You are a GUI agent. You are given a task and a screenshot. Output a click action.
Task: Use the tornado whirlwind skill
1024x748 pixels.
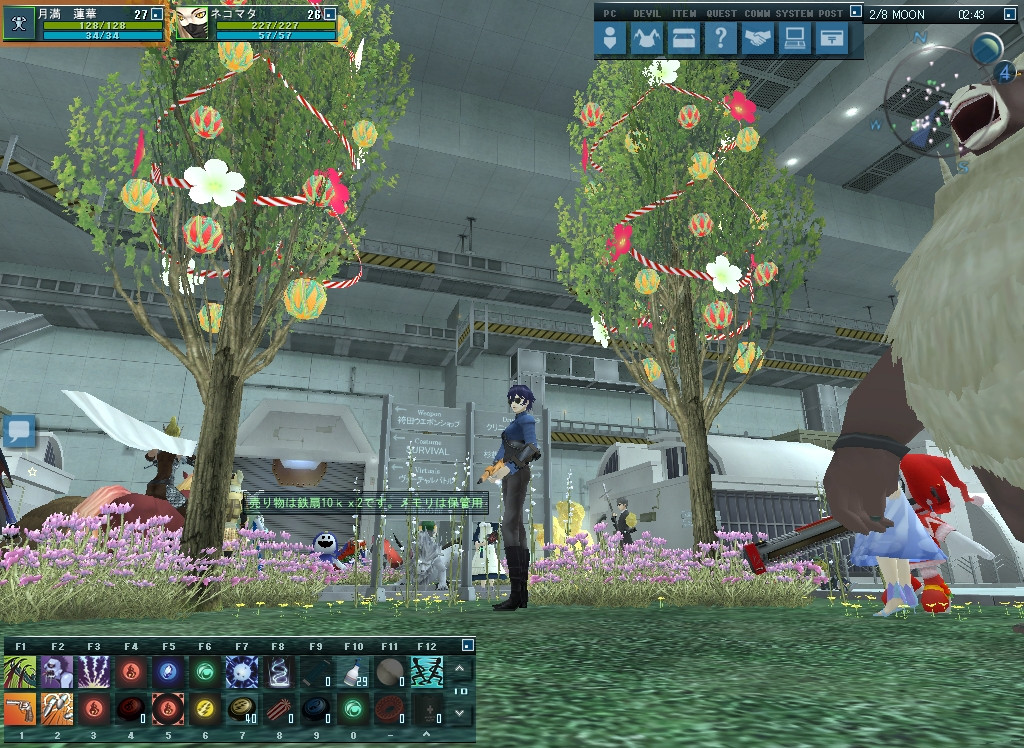[x=279, y=671]
